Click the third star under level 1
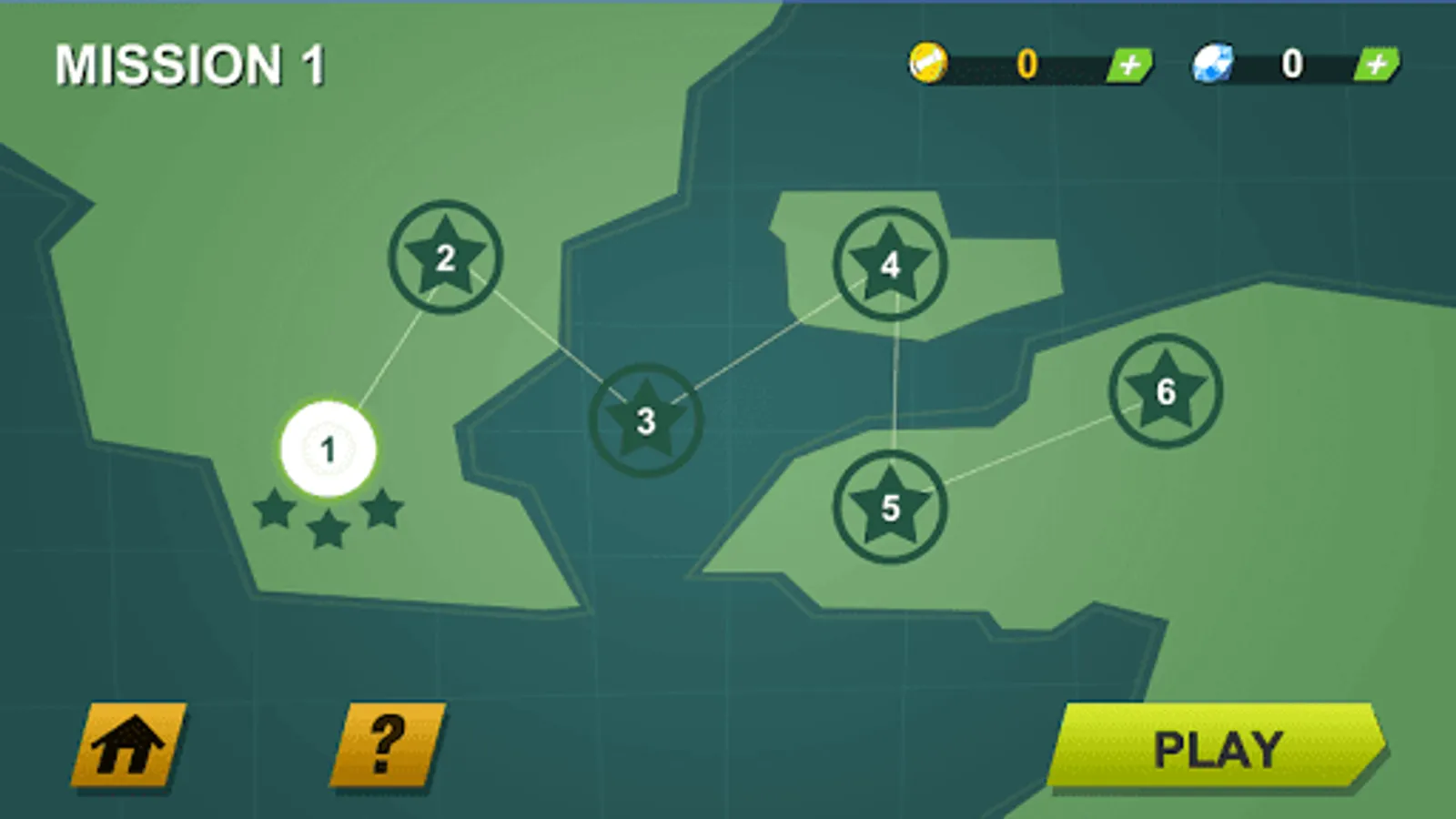The height and width of the screenshot is (819, 1456). tap(384, 511)
